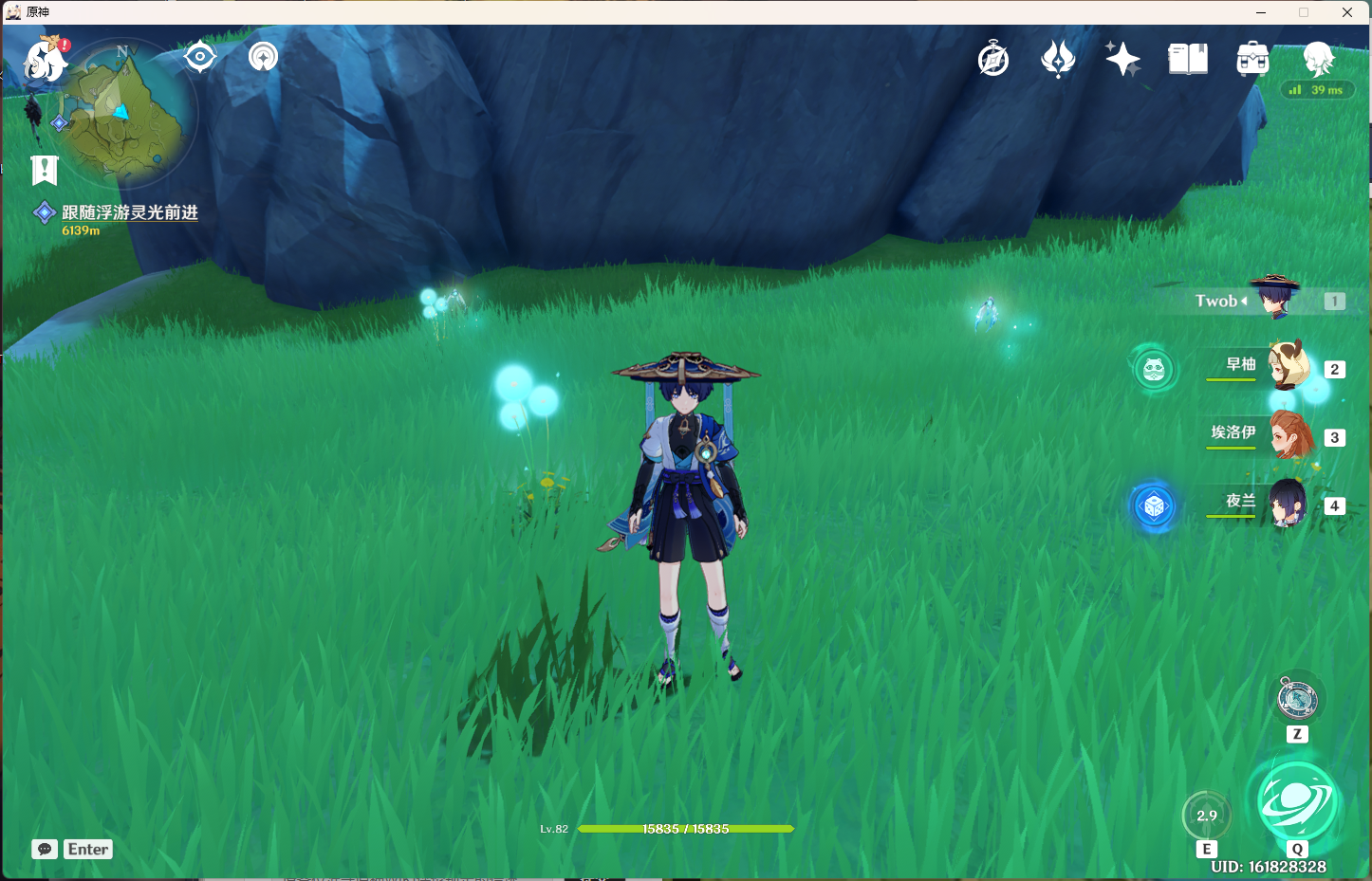
Task: Open the guide compass icon near top right
Action: coord(992,58)
